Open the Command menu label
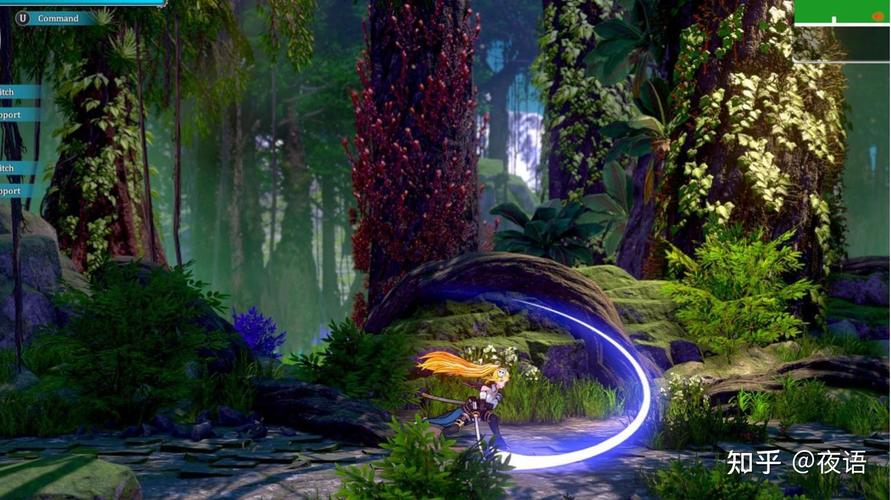The width and height of the screenshot is (891, 500). point(57,18)
